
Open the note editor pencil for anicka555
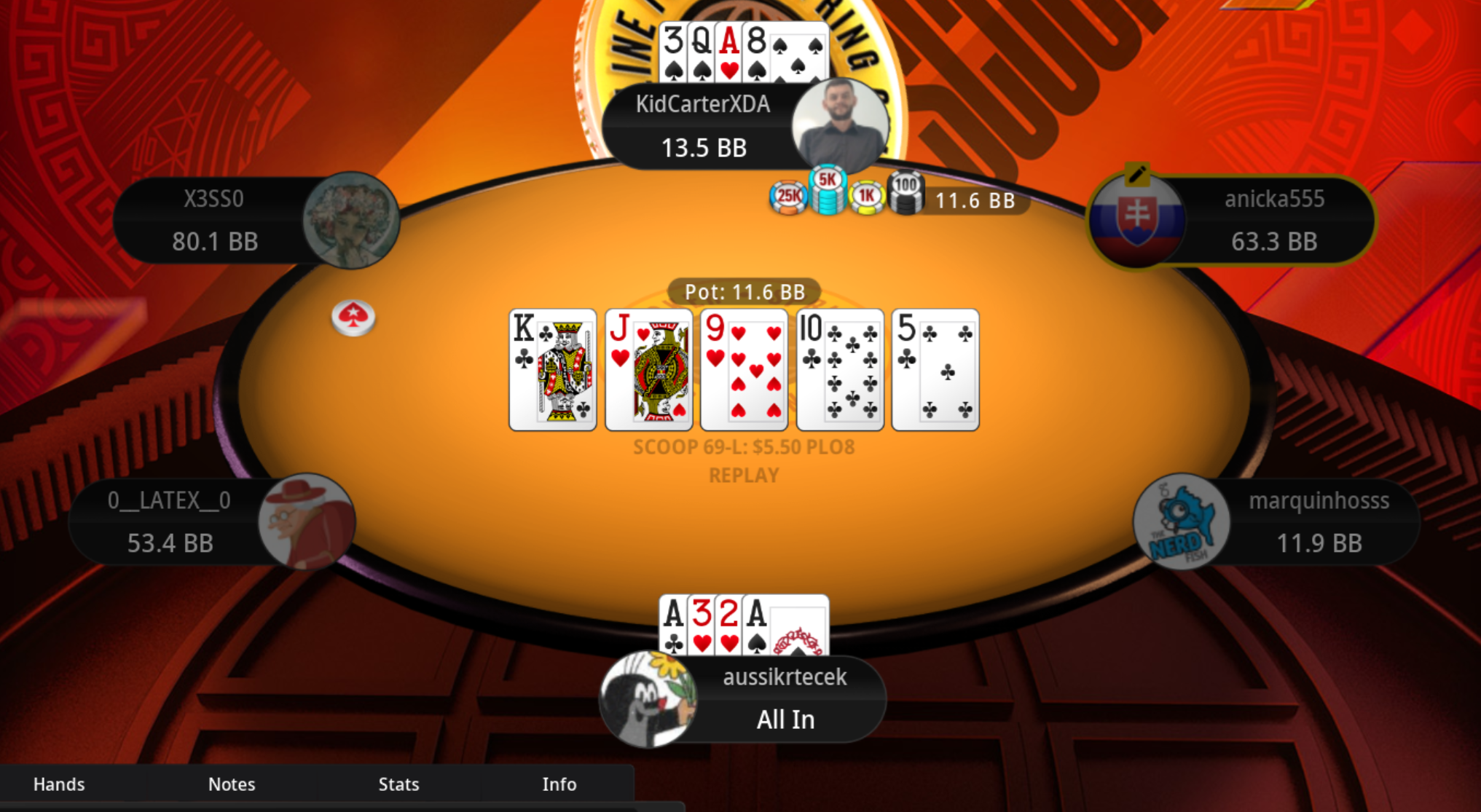(1139, 175)
